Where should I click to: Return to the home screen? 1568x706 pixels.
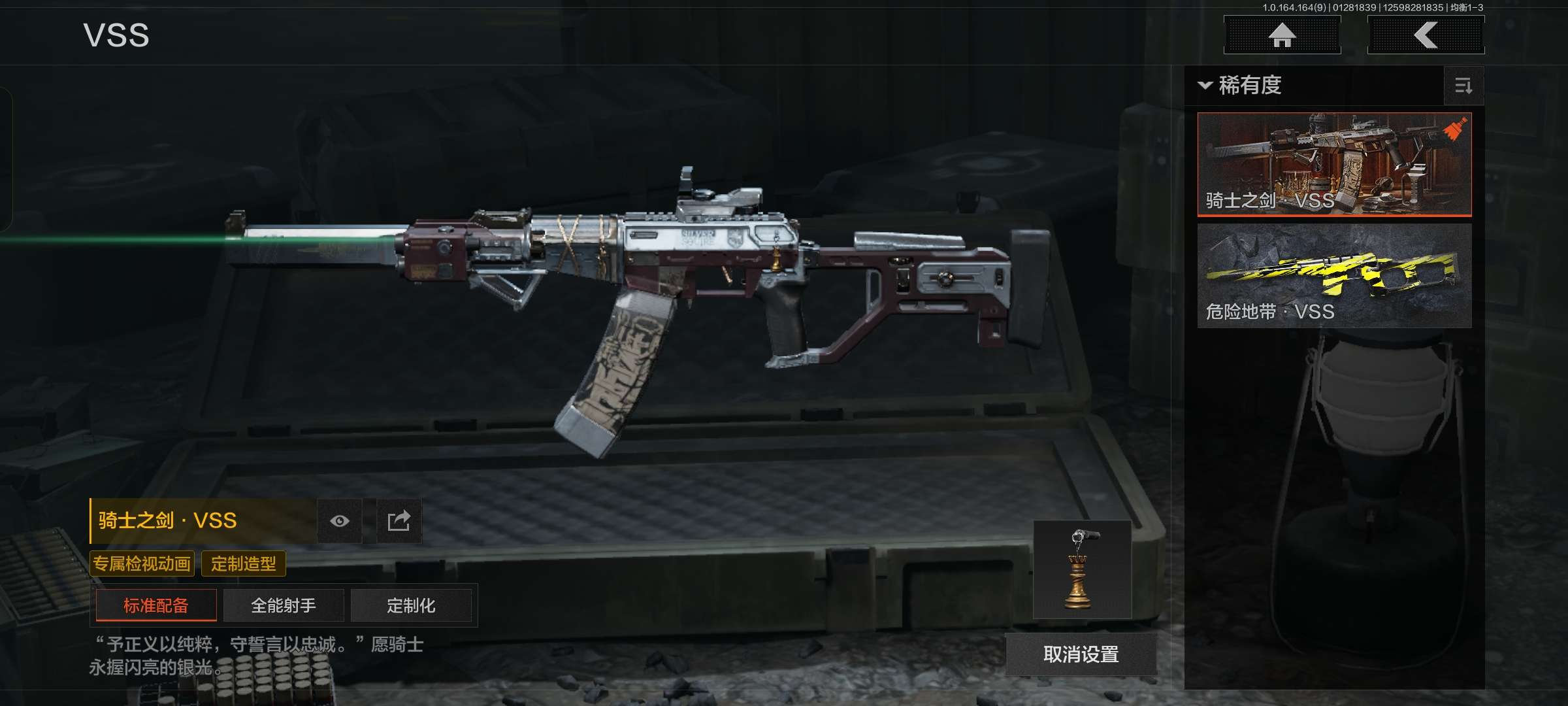coord(1282,35)
